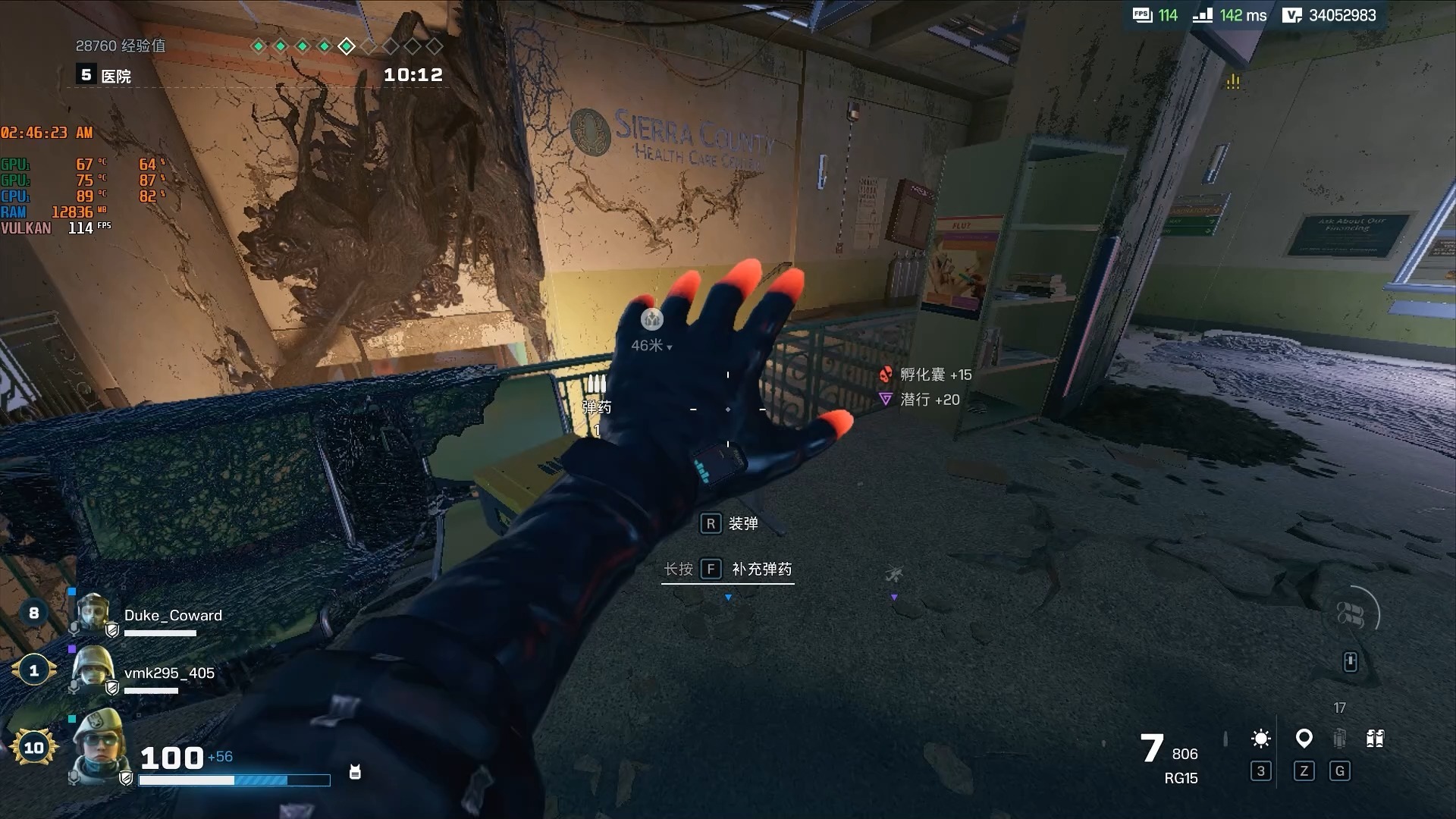The height and width of the screenshot is (819, 1456).
Task: Select Duke_Coward's operator portrait
Action: pos(93,613)
